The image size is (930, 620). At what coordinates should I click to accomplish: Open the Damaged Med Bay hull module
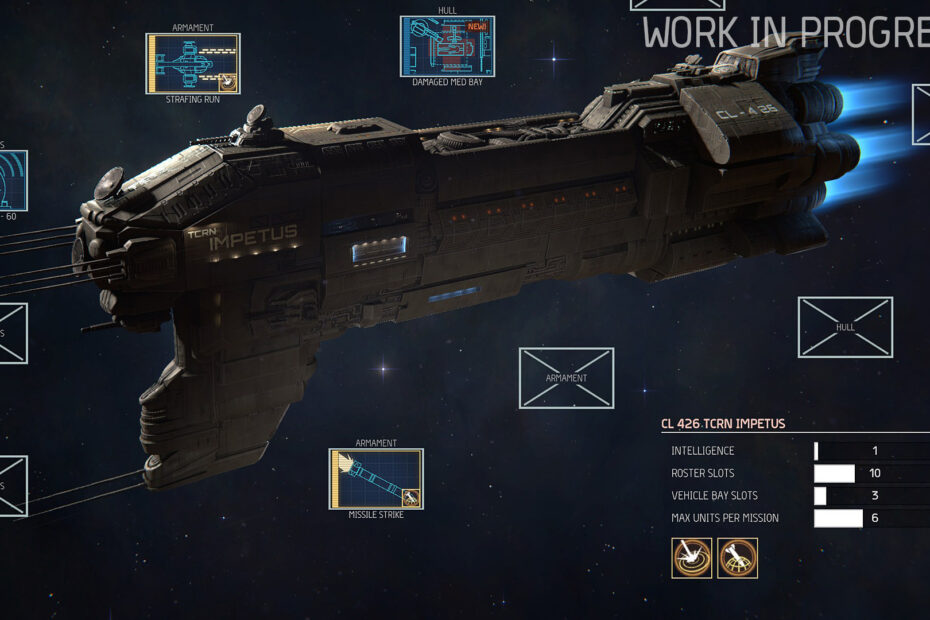click(x=447, y=47)
